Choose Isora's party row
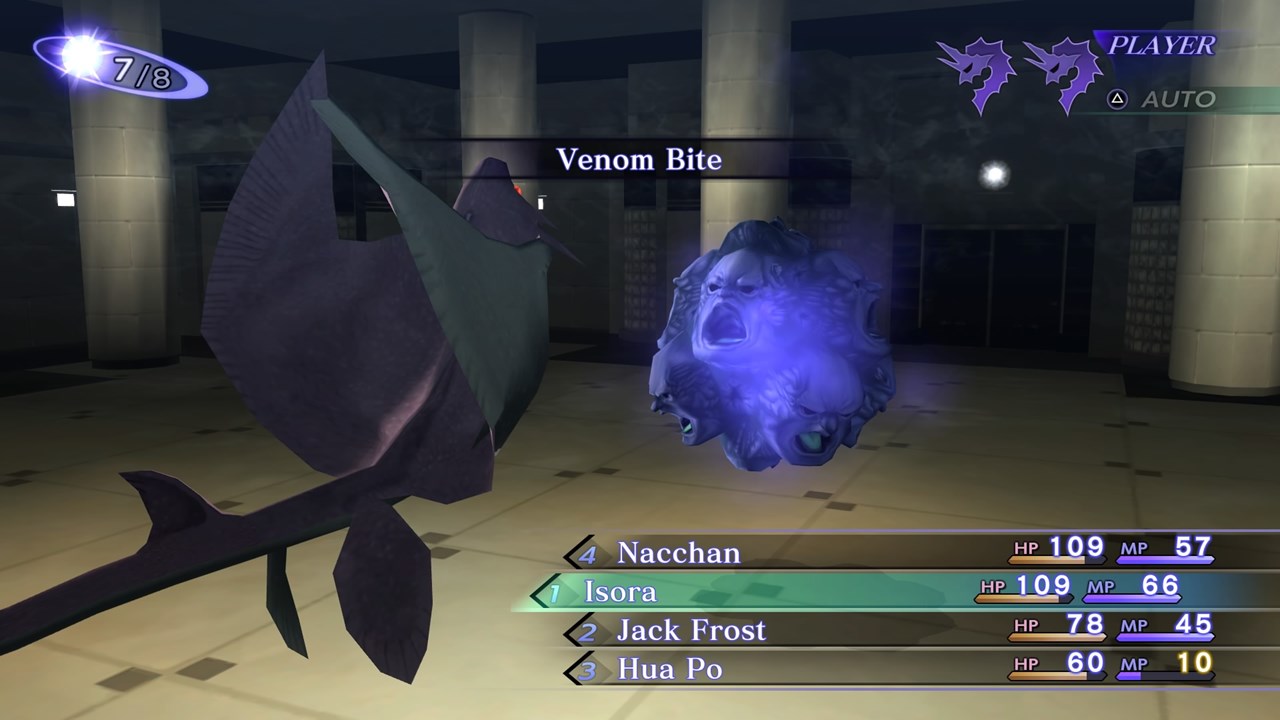 point(621,591)
